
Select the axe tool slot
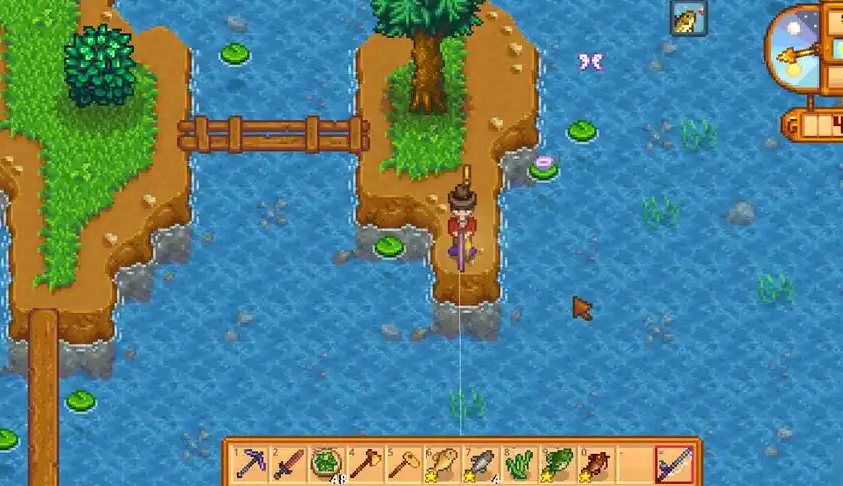(363, 463)
